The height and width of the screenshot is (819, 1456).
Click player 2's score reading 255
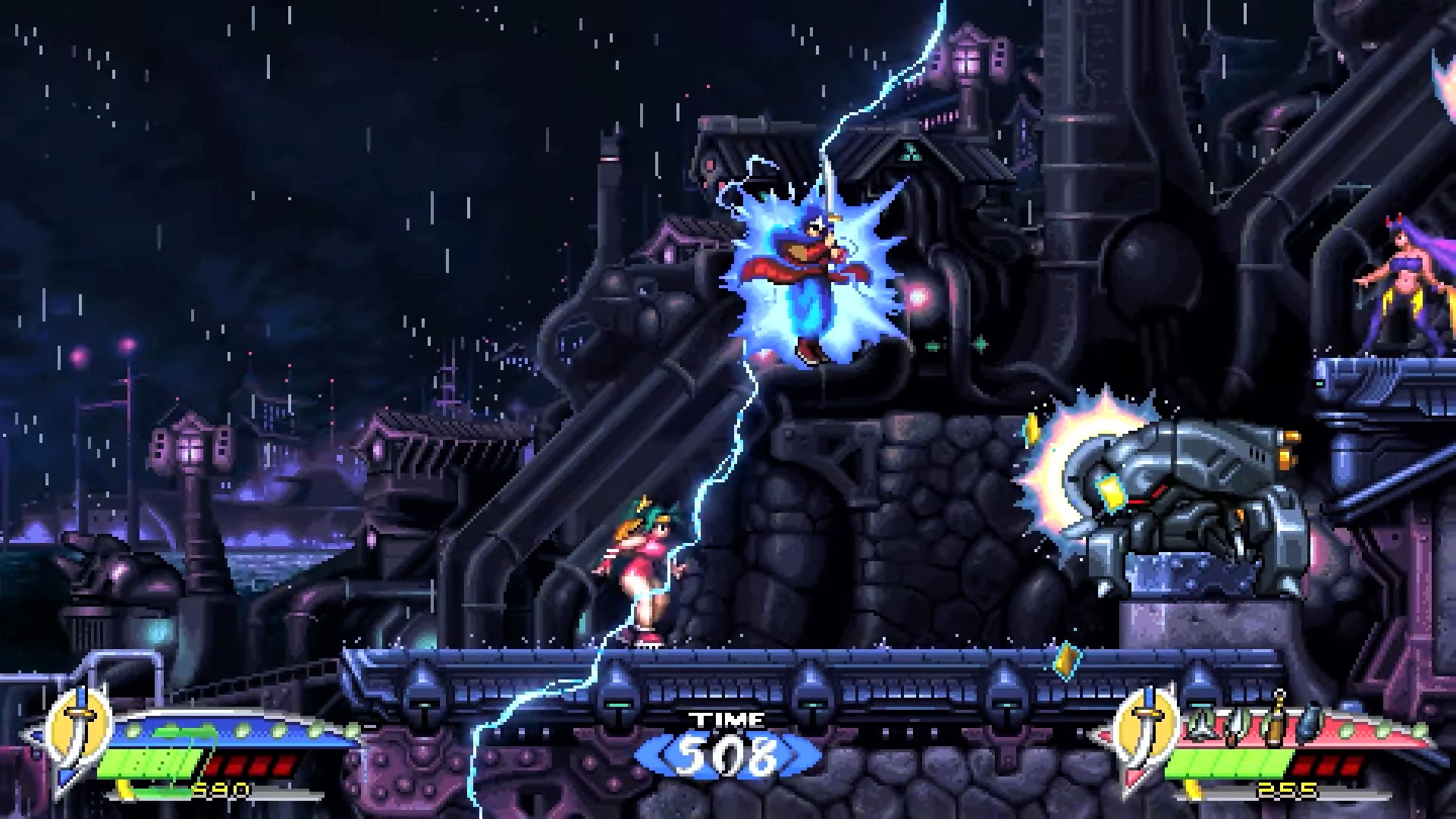(x=1285, y=789)
